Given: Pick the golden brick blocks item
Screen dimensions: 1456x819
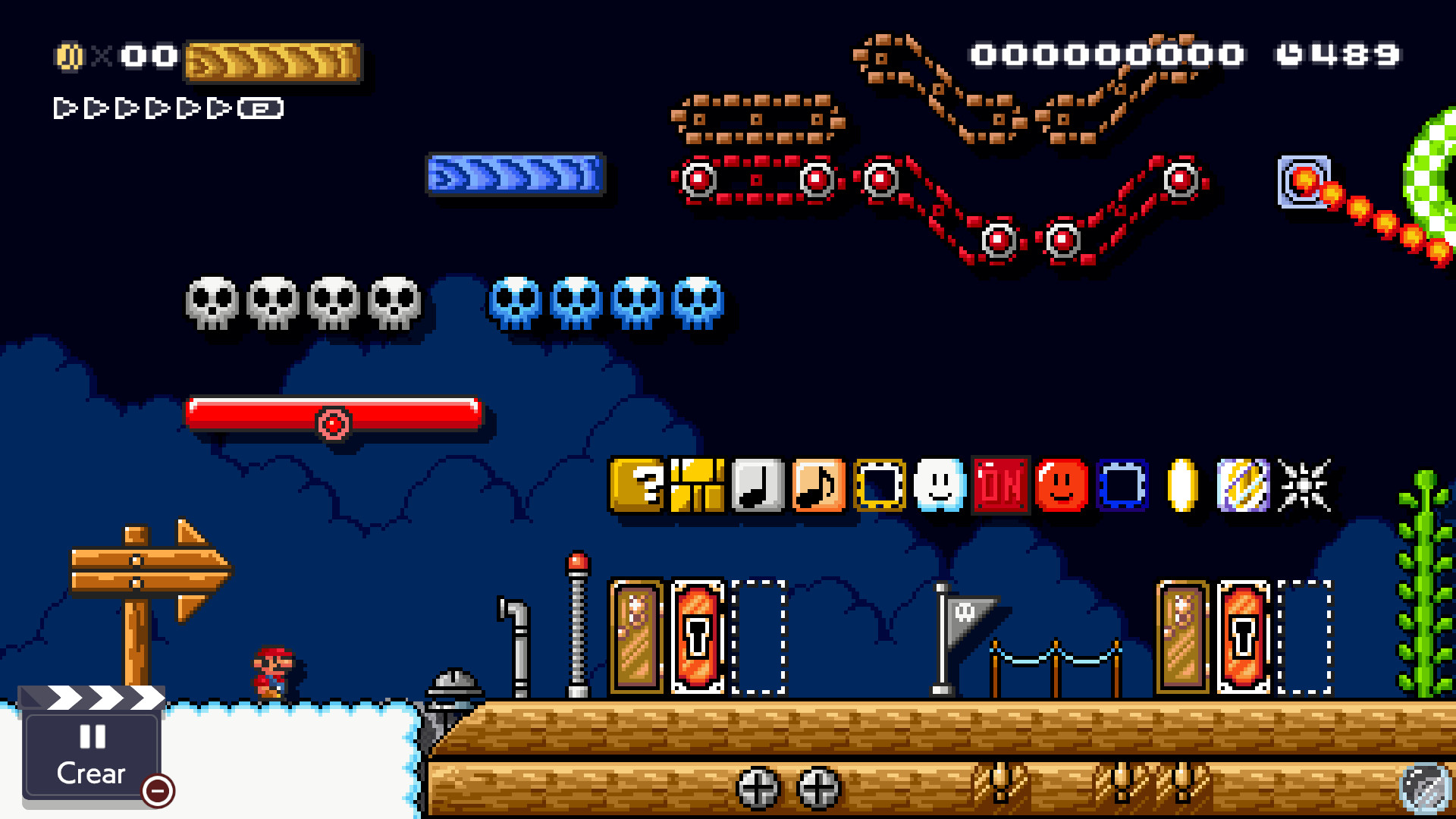Looking at the screenshot, I should 698,485.
